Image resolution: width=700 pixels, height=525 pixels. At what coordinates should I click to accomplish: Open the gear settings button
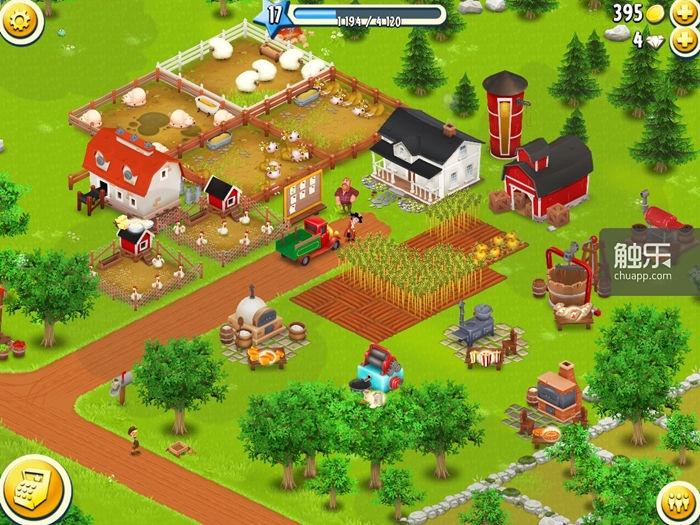pyautogui.click(x=20, y=17)
